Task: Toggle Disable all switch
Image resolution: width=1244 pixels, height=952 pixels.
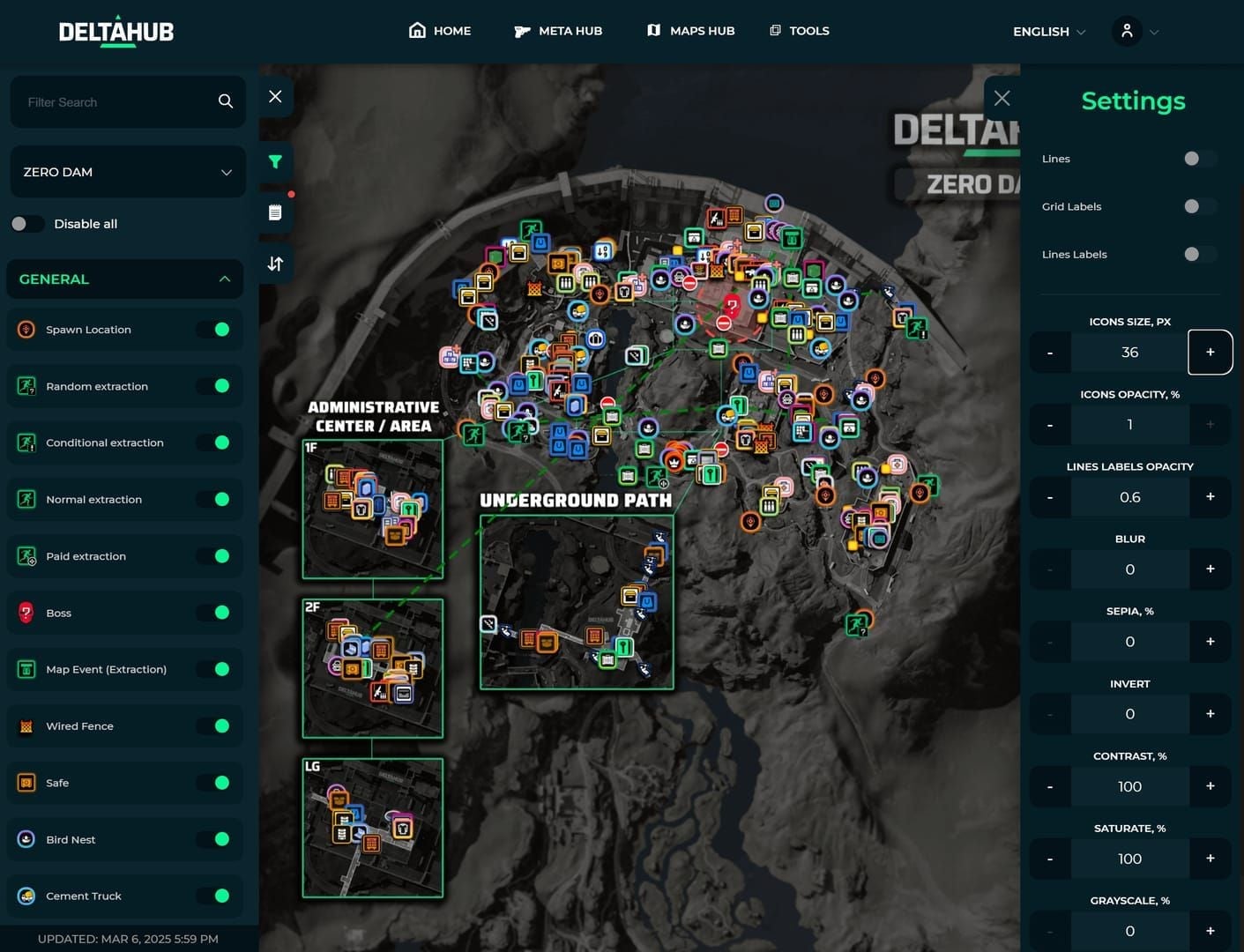Action: pos(27,223)
